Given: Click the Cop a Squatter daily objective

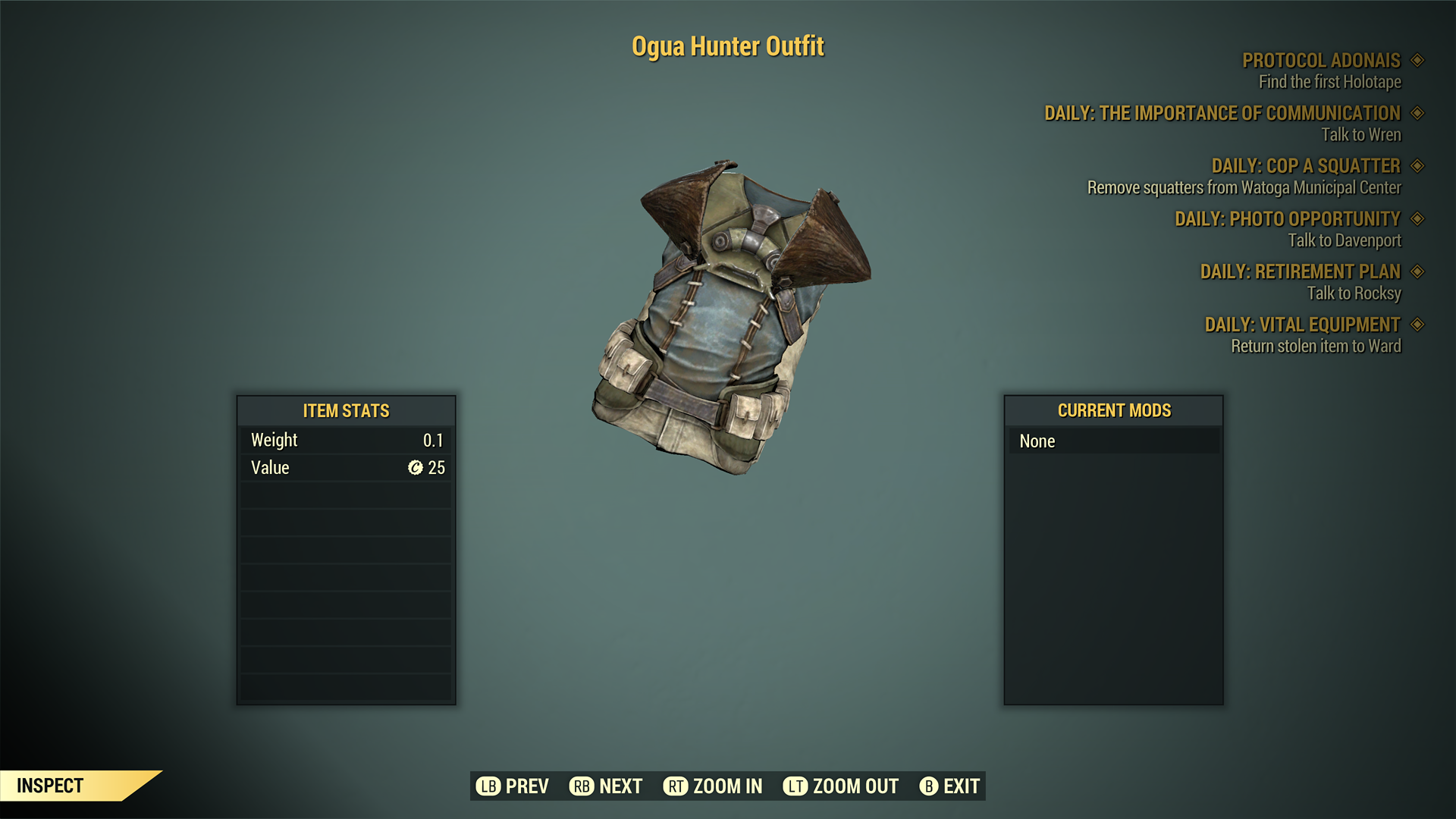Looking at the screenshot, I should tap(1305, 166).
